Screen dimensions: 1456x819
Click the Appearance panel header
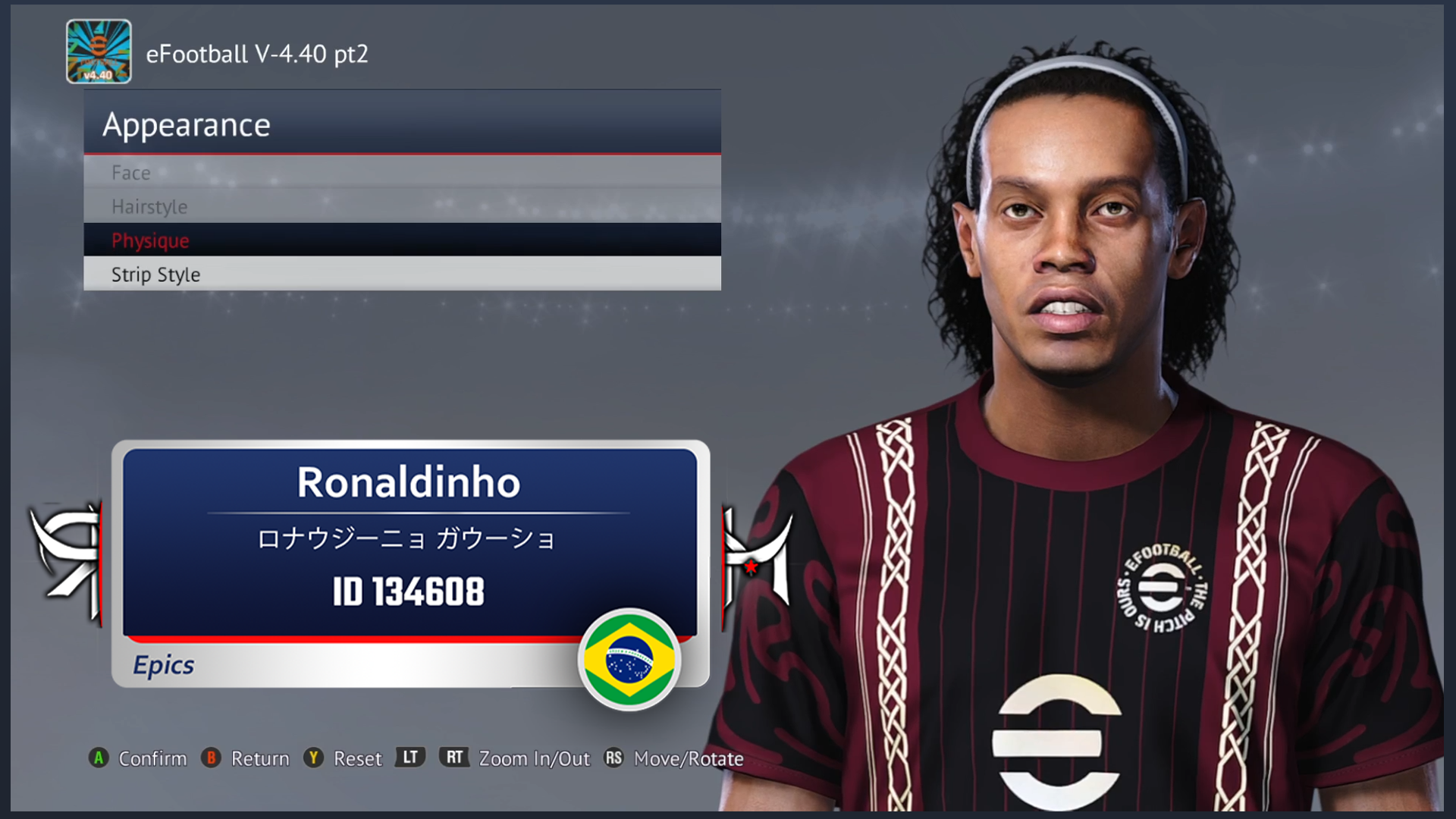coord(187,124)
